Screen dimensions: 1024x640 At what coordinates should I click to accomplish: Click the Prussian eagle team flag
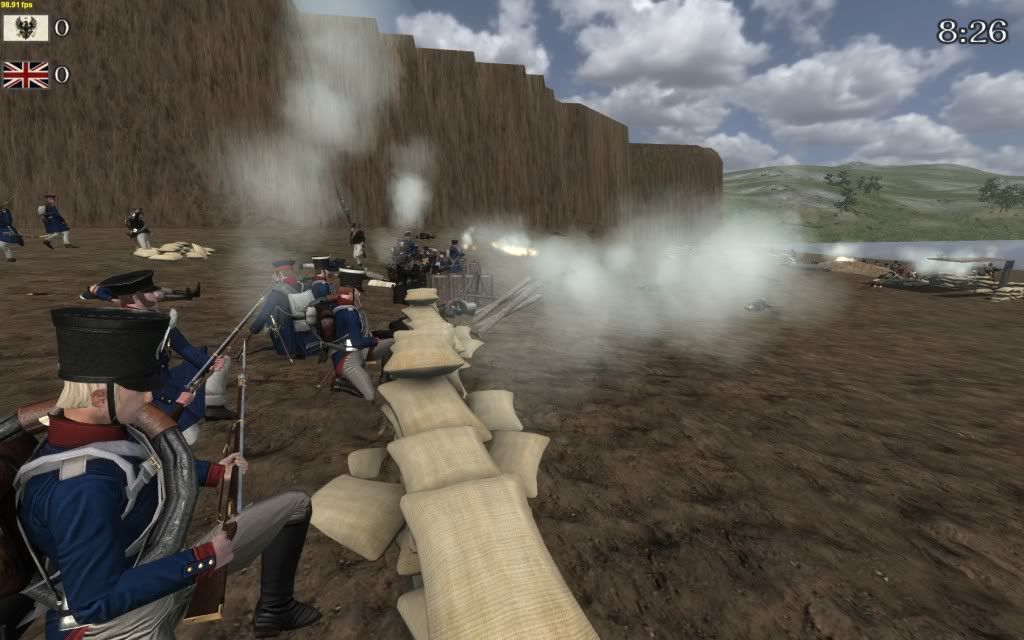[x=25, y=28]
